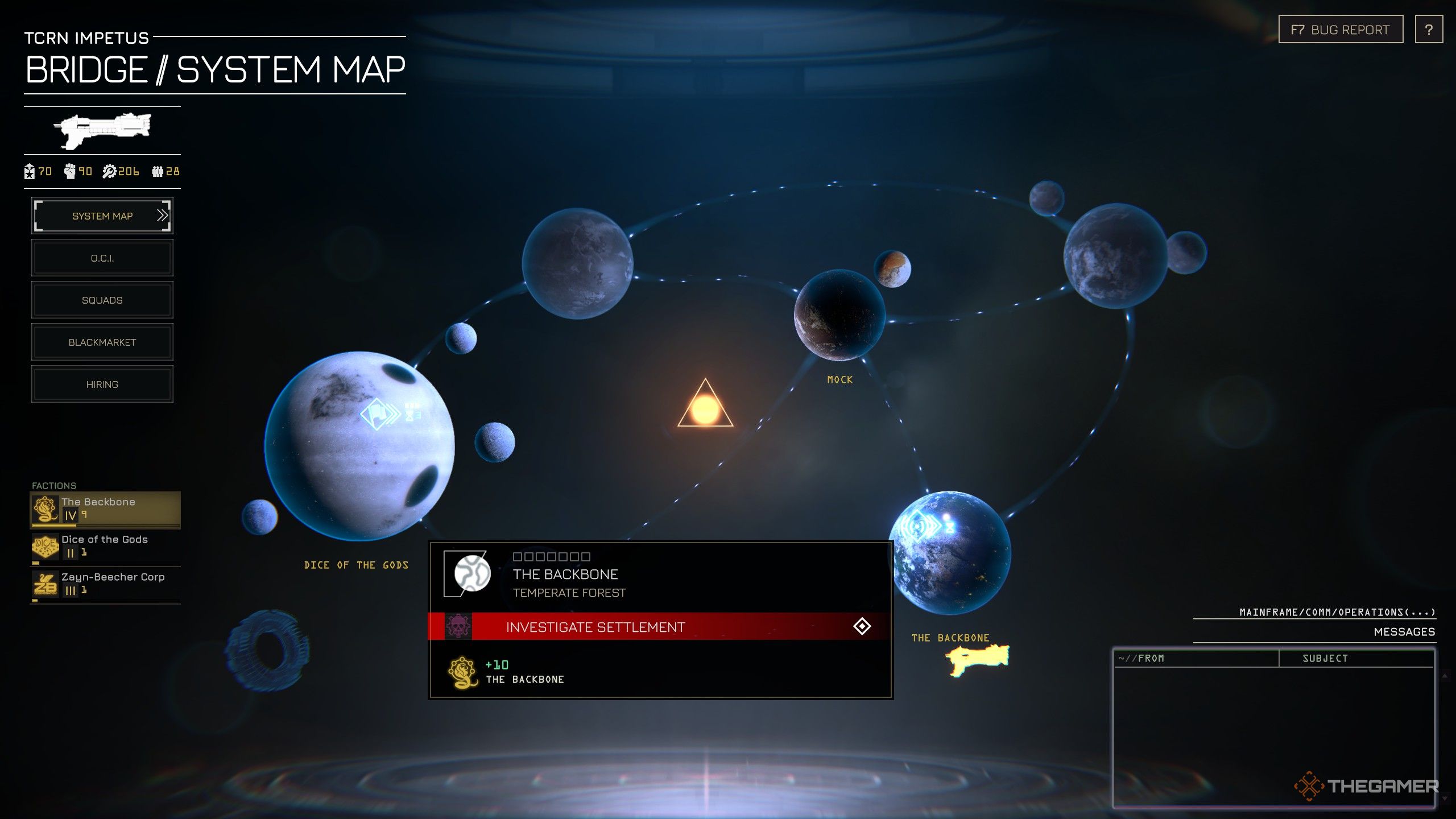The image size is (1456, 819).
Task: Click the yellow ship marker near The Backbone
Action: coord(977,660)
